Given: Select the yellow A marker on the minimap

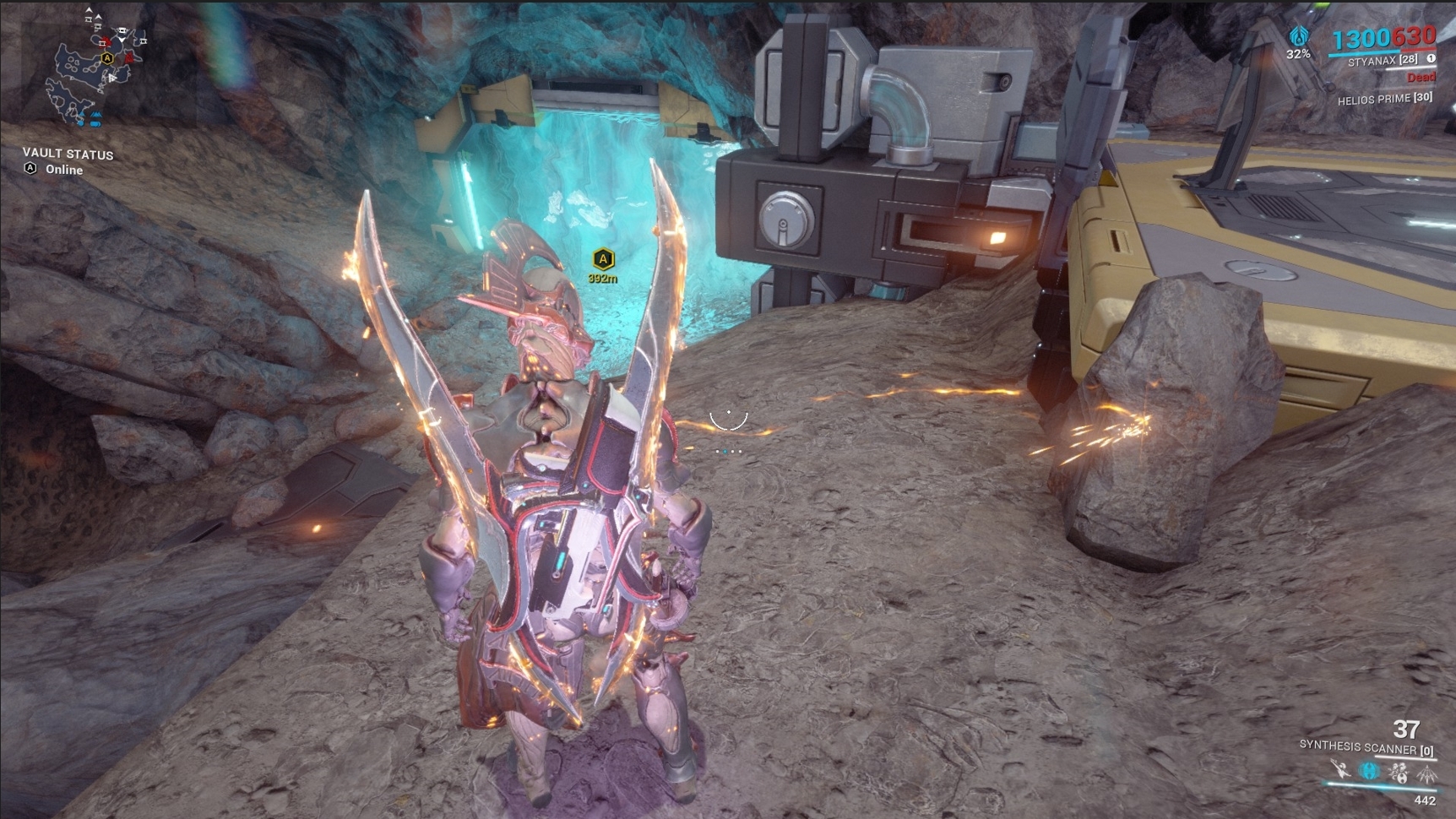Looking at the screenshot, I should coord(107,58).
